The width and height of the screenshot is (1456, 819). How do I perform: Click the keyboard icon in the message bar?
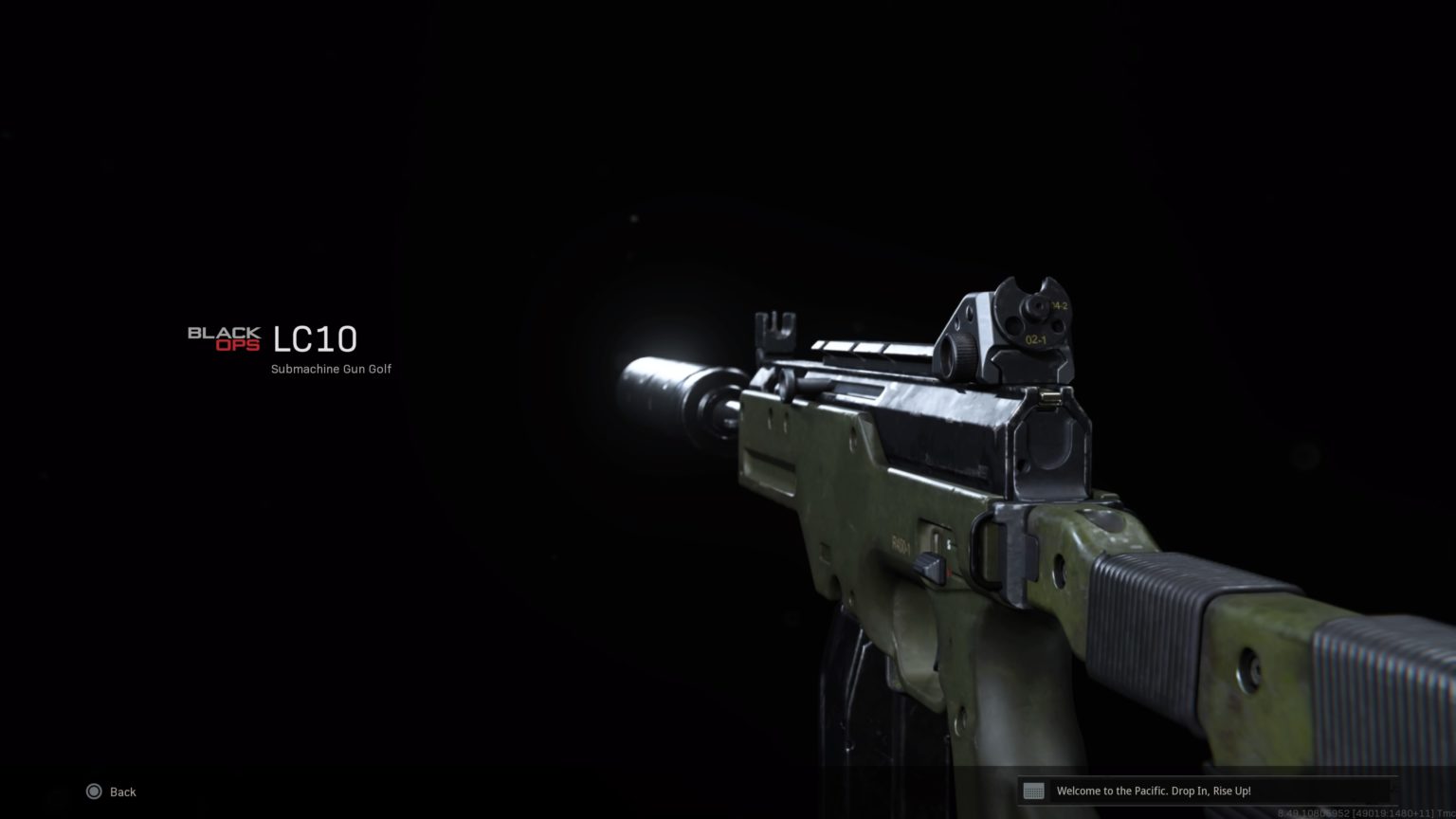click(x=1032, y=791)
